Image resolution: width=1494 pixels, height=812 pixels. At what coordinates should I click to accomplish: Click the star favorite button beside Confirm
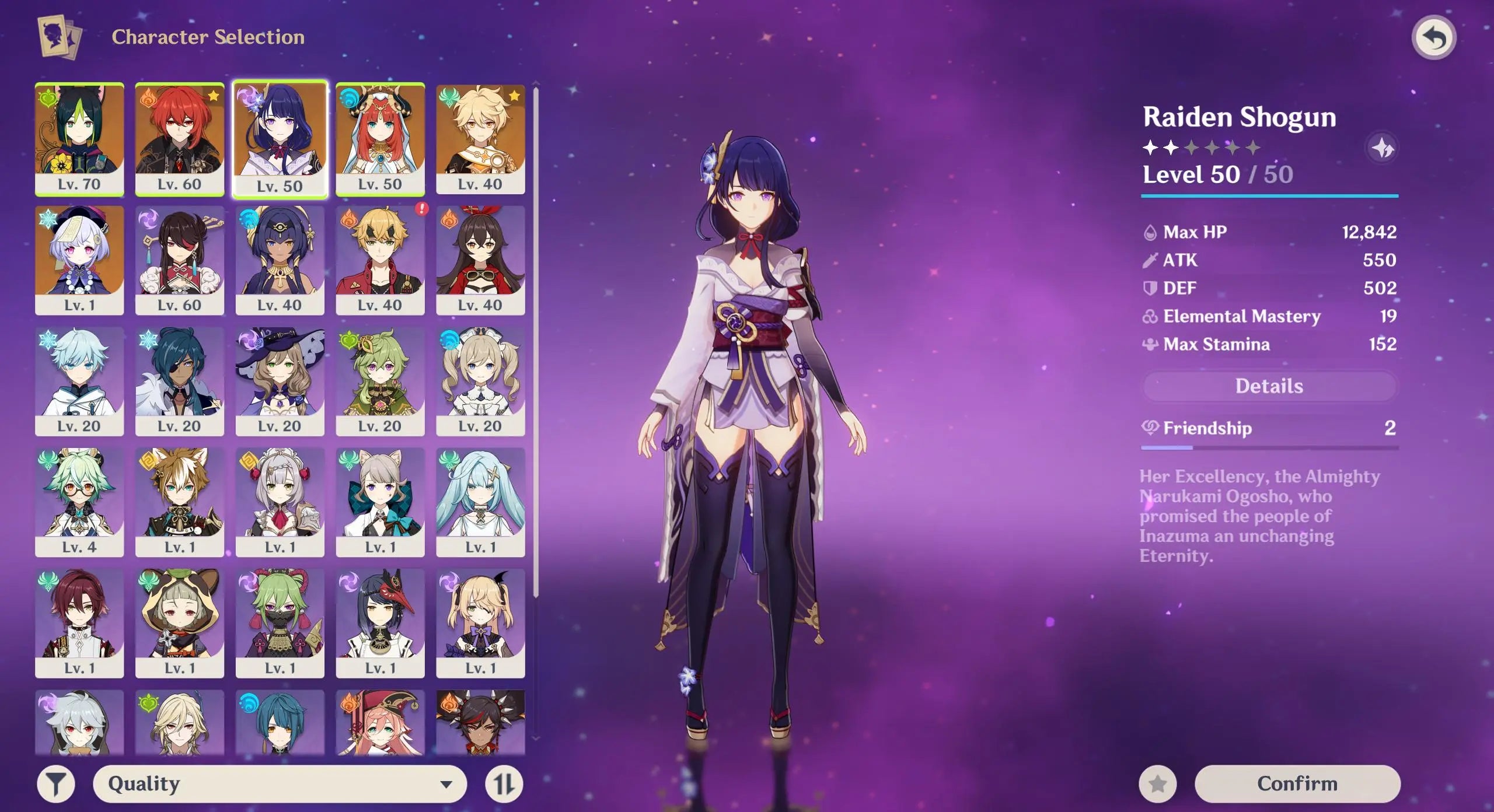click(x=1158, y=784)
